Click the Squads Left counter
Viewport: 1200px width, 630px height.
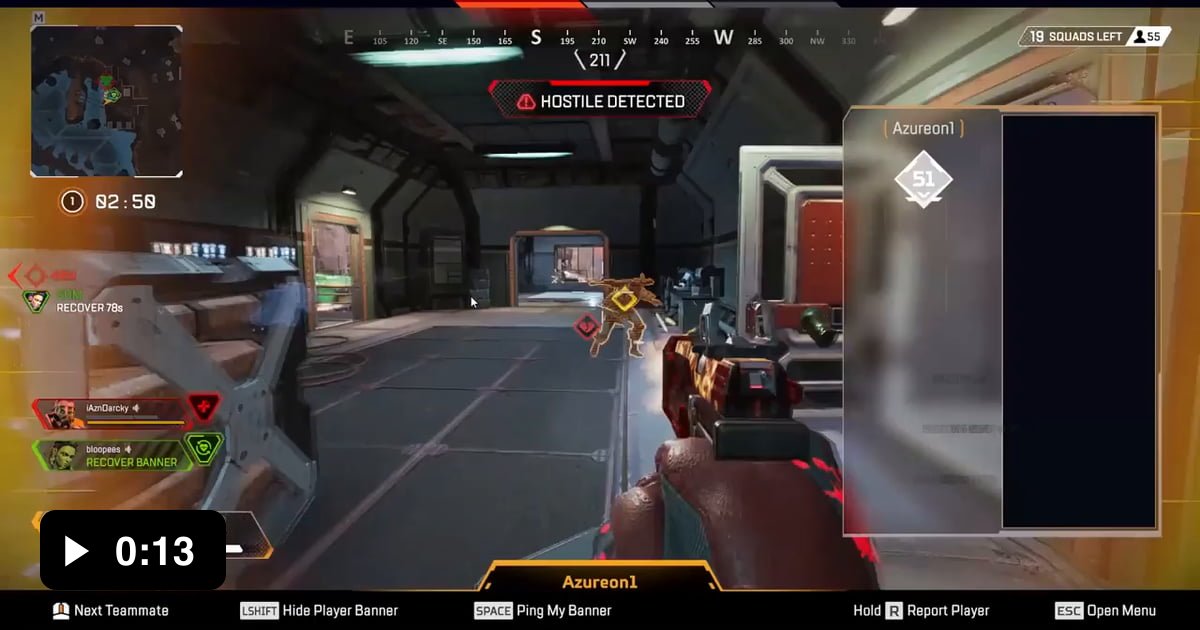[1094, 37]
